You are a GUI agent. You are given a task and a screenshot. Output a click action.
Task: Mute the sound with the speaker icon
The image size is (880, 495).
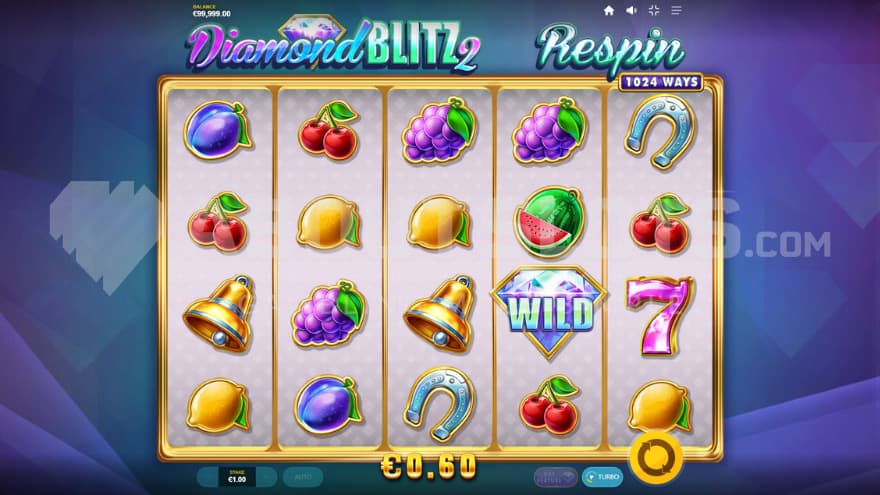tap(632, 10)
